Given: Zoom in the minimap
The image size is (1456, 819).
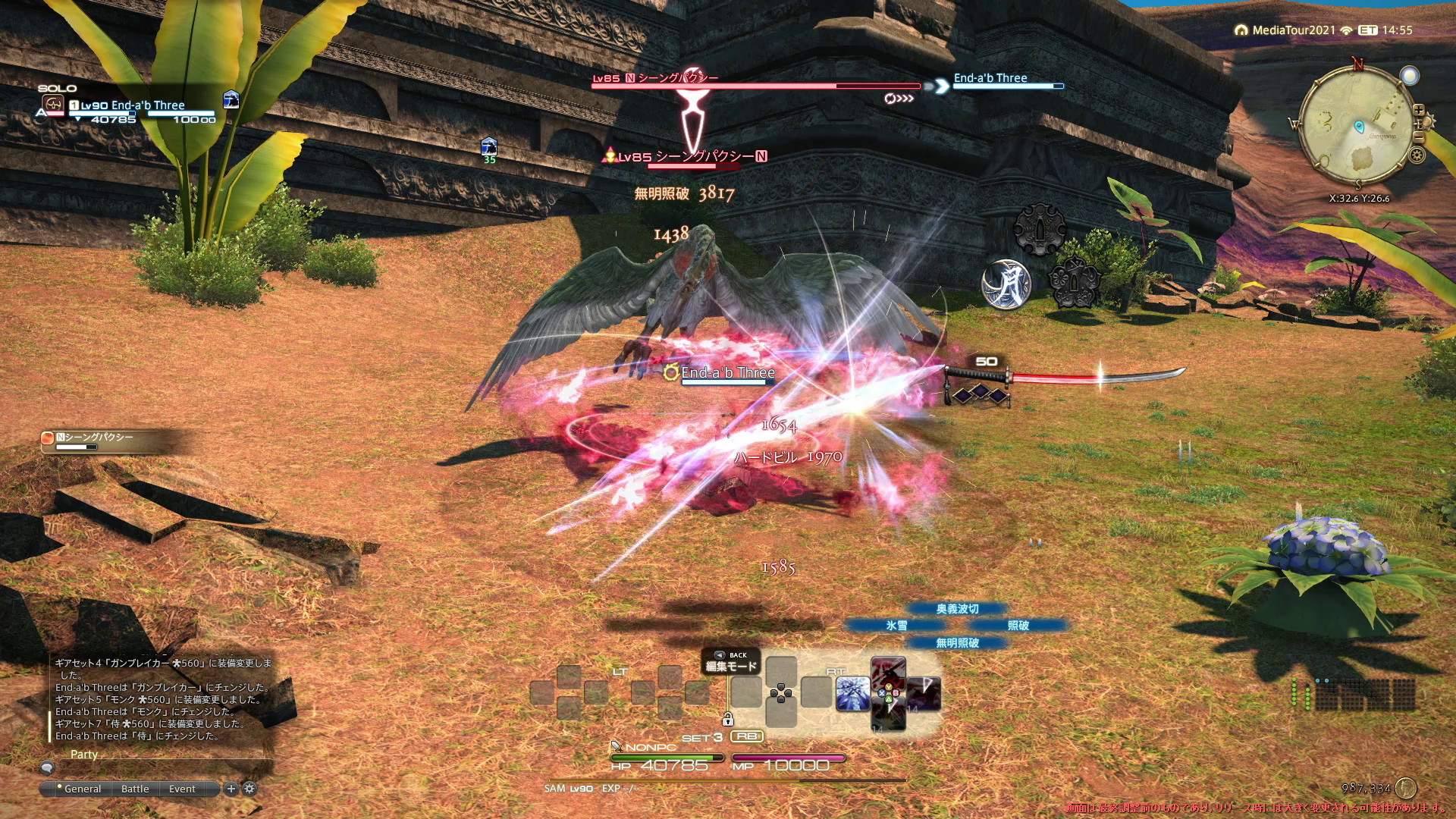Looking at the screenshot, I should click(1419, 110).
